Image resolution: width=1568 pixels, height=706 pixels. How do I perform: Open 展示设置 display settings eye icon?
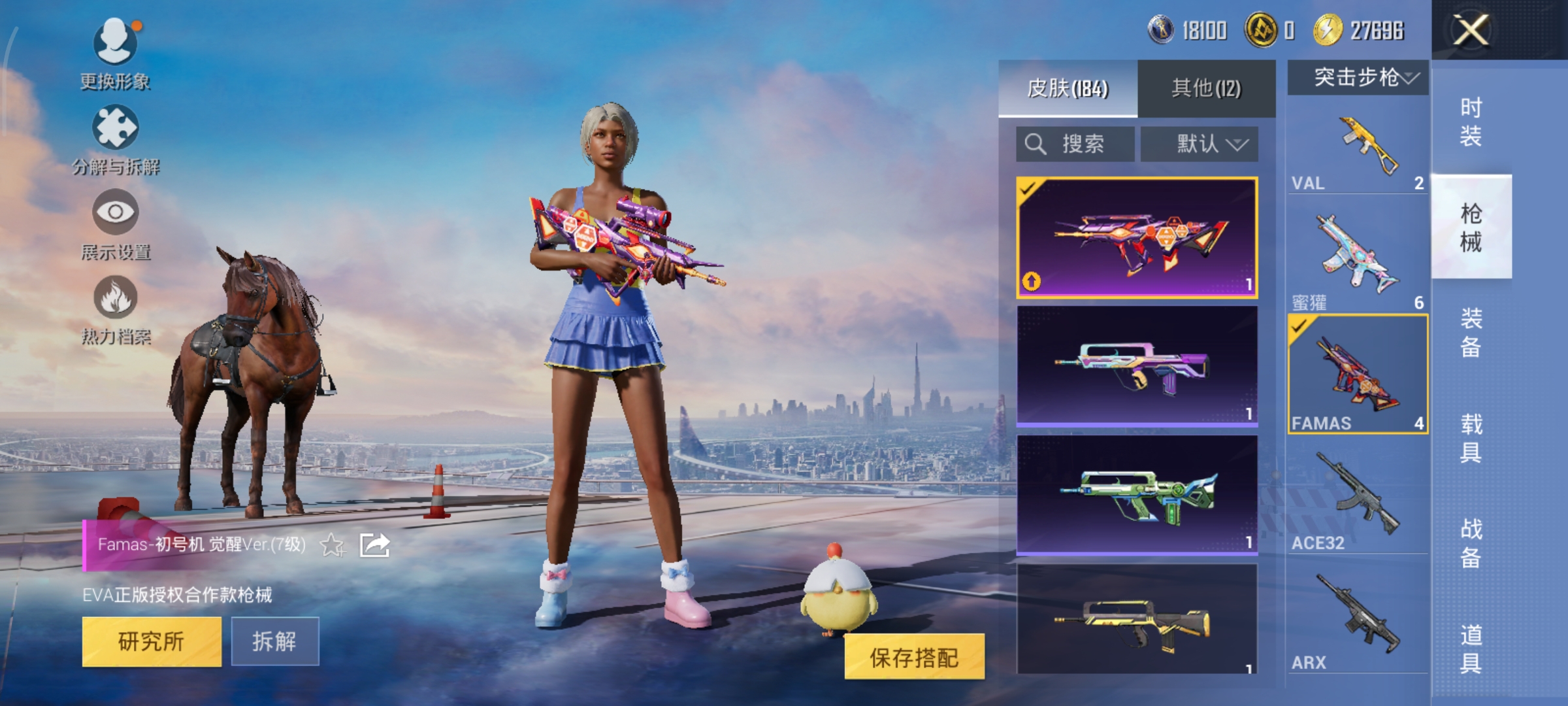coord(116,212)
